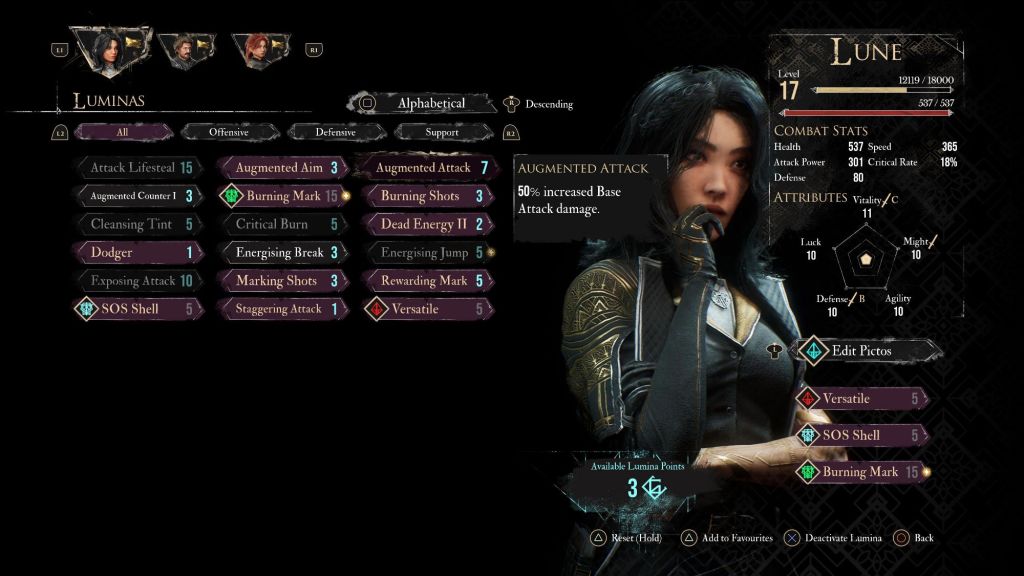Screen dimensions: 1024x576
Task: Select the Defensive category tab
Action: (335, 132)
